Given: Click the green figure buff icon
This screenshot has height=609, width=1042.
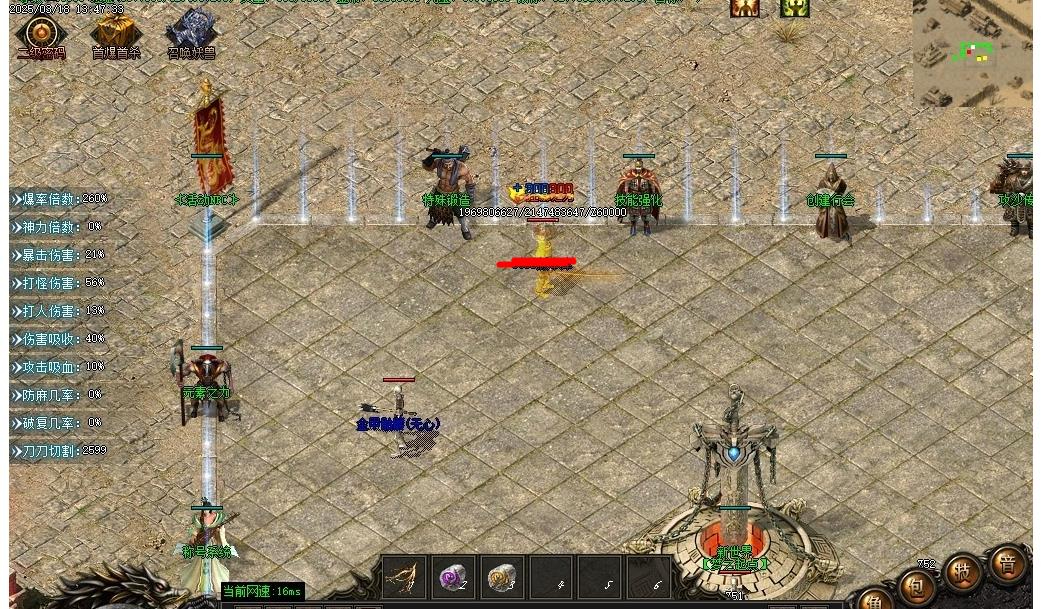Looking at the screenshot, I should point(794,8).
